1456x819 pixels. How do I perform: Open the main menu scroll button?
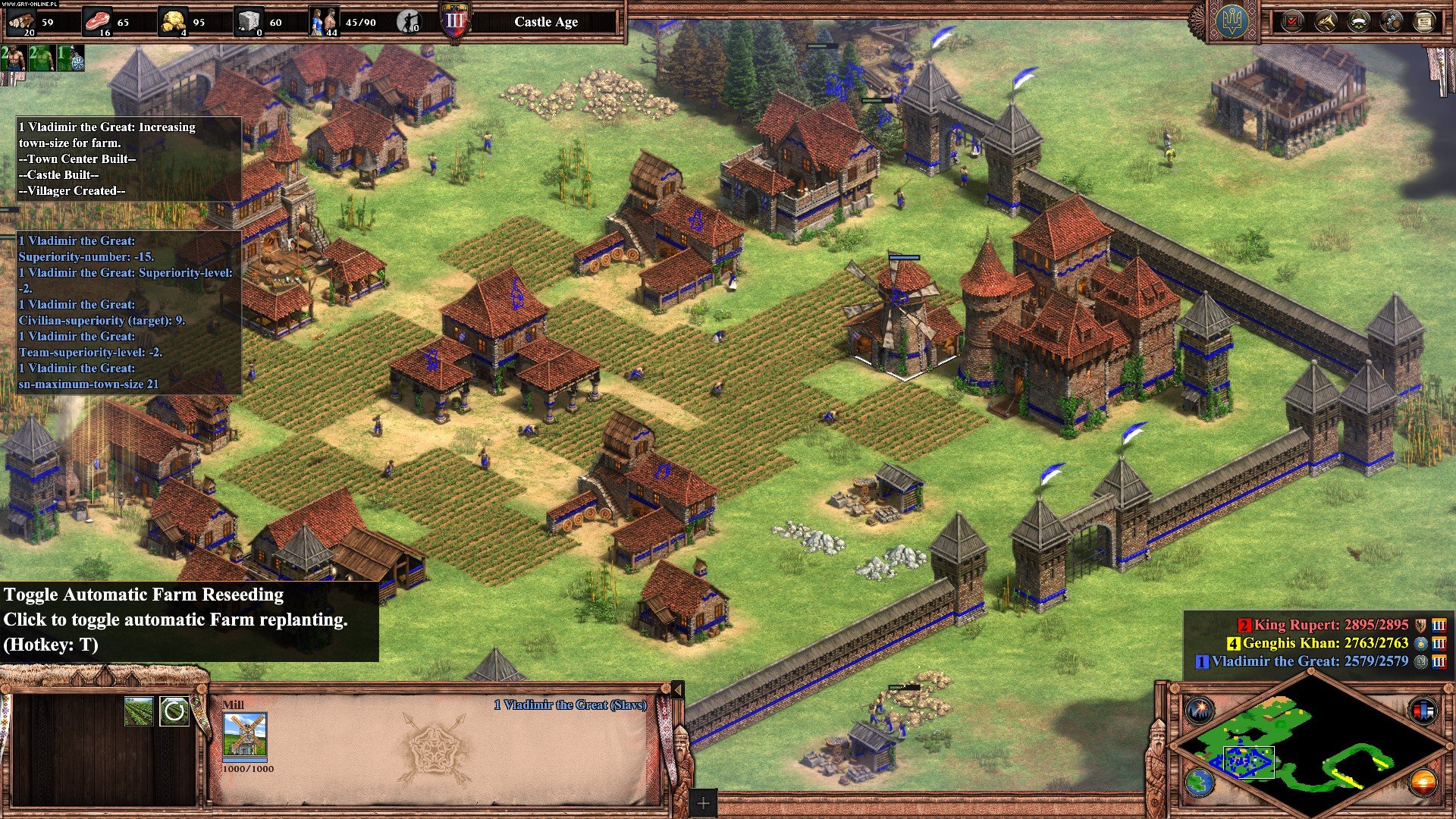pos(1424,21)
